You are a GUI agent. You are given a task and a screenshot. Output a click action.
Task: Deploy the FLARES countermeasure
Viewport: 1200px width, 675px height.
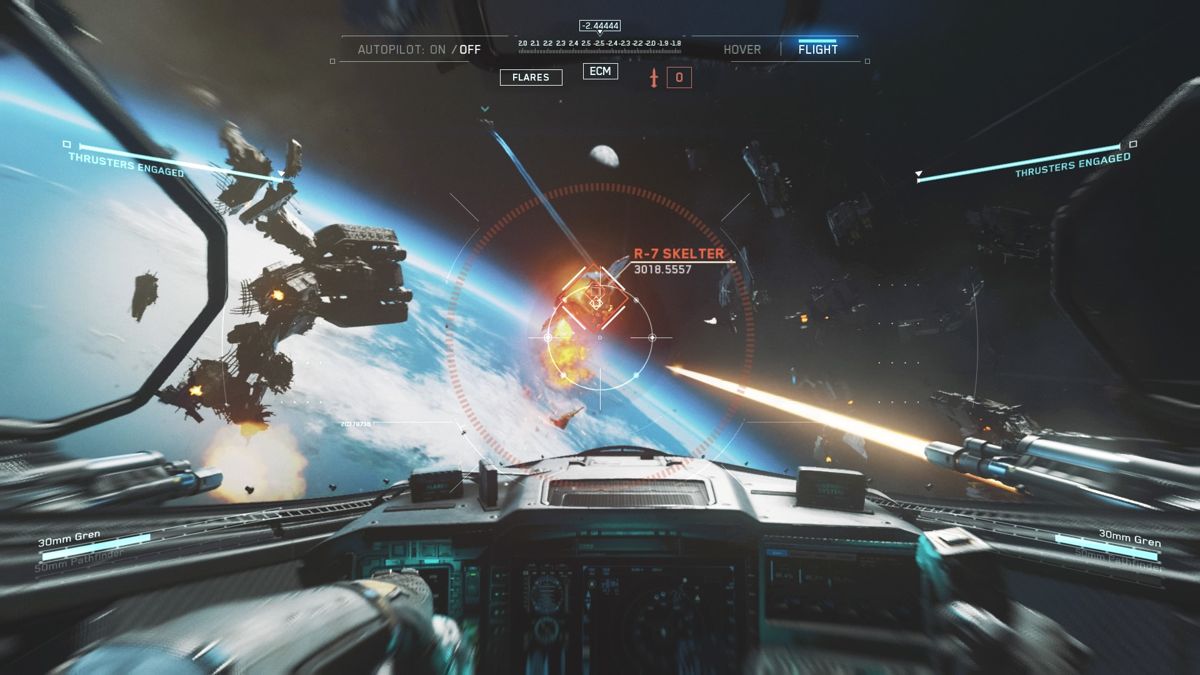(x=531, y=77)
